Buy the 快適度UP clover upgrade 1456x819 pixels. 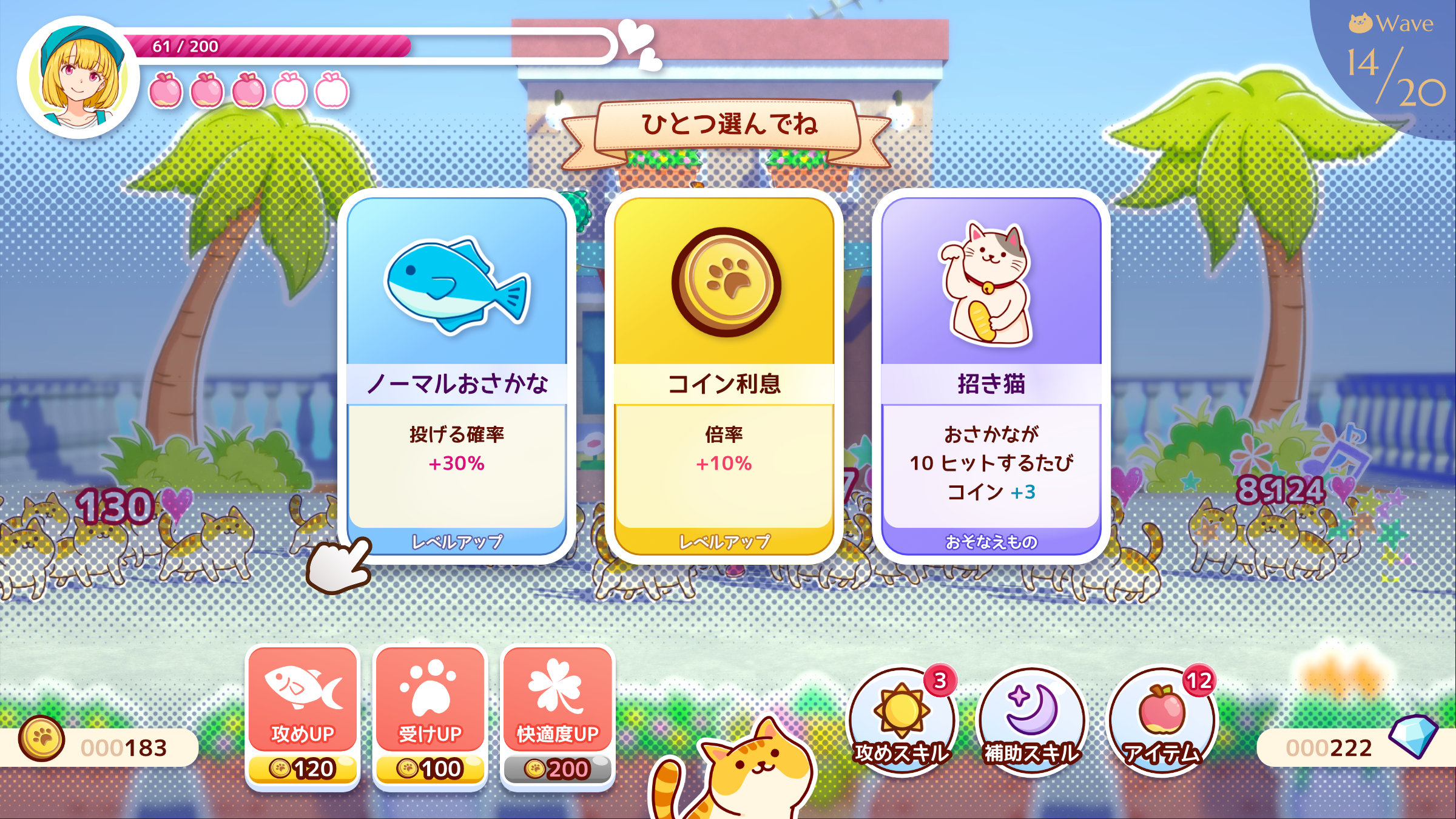[x=557, y=716]
